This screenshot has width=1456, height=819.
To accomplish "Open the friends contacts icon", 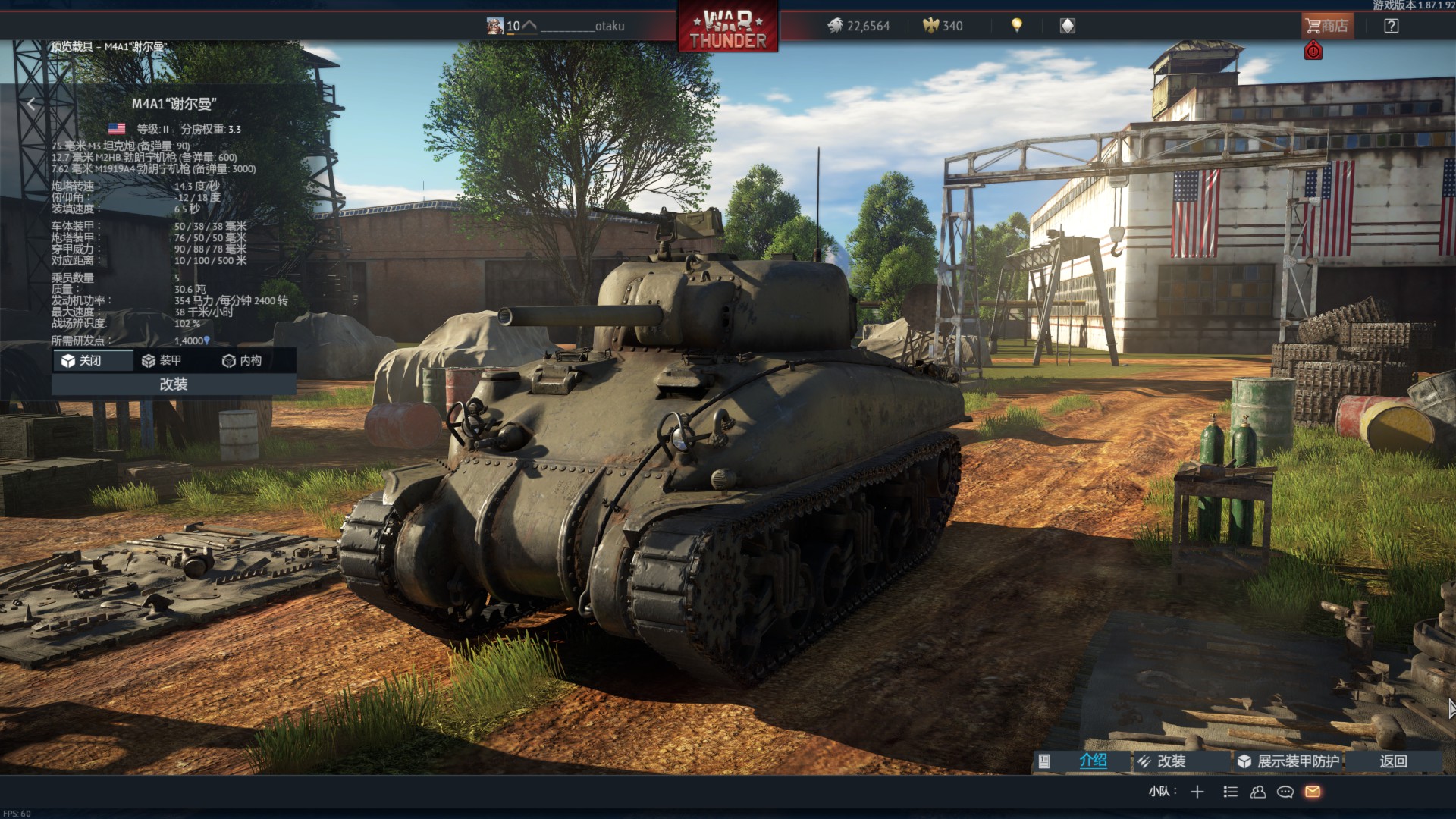I will pyautogui.click(x=1258, y=792).
